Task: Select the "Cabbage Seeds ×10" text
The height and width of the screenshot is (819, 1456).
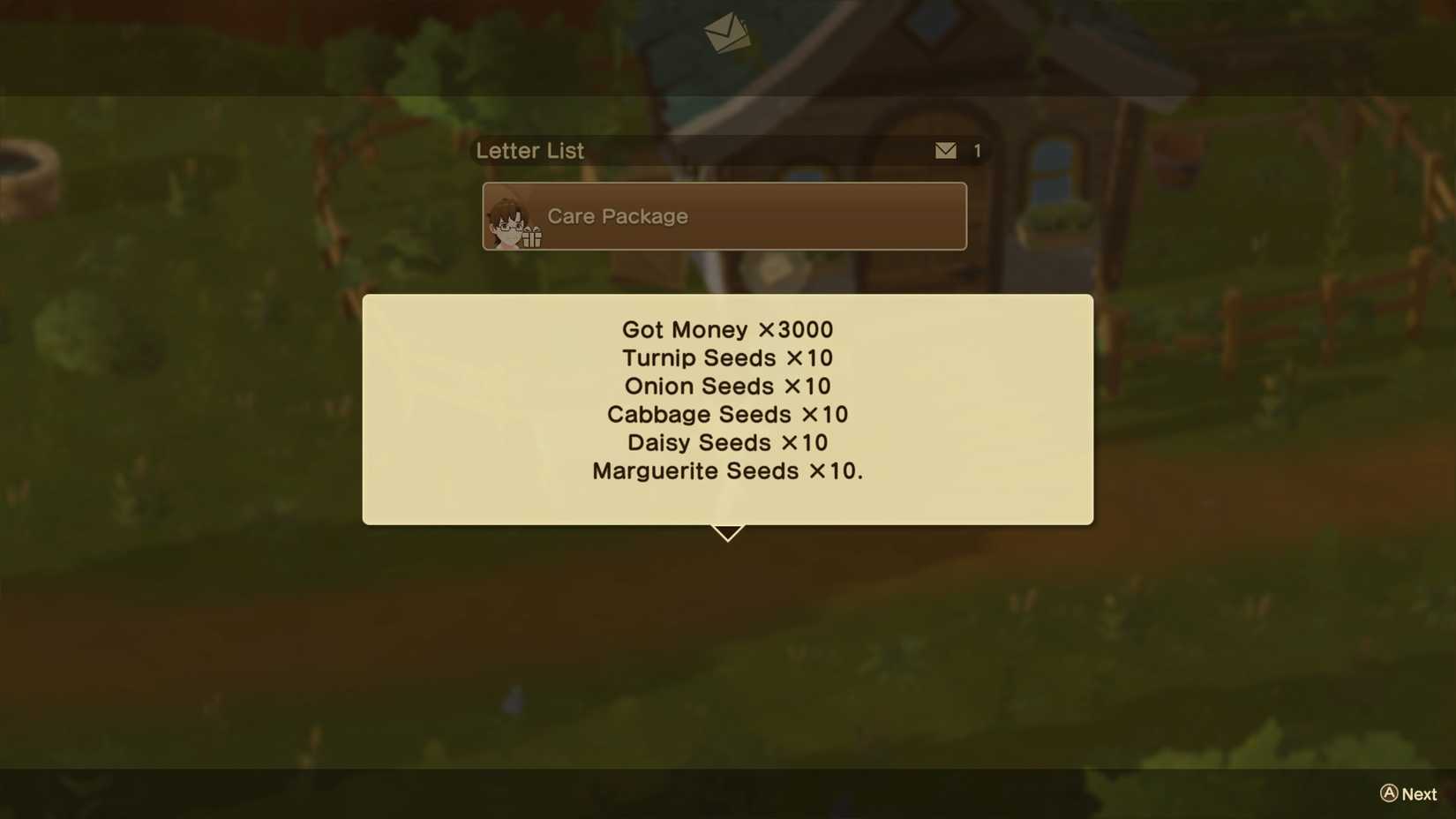Action: click(727, 415)
